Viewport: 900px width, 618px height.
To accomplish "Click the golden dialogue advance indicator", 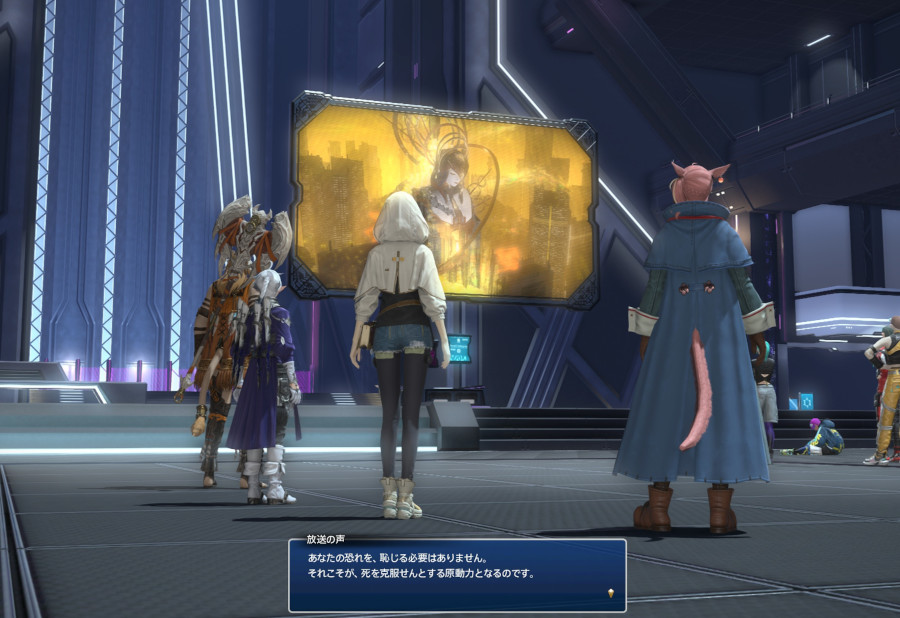I will click(610, 595).
